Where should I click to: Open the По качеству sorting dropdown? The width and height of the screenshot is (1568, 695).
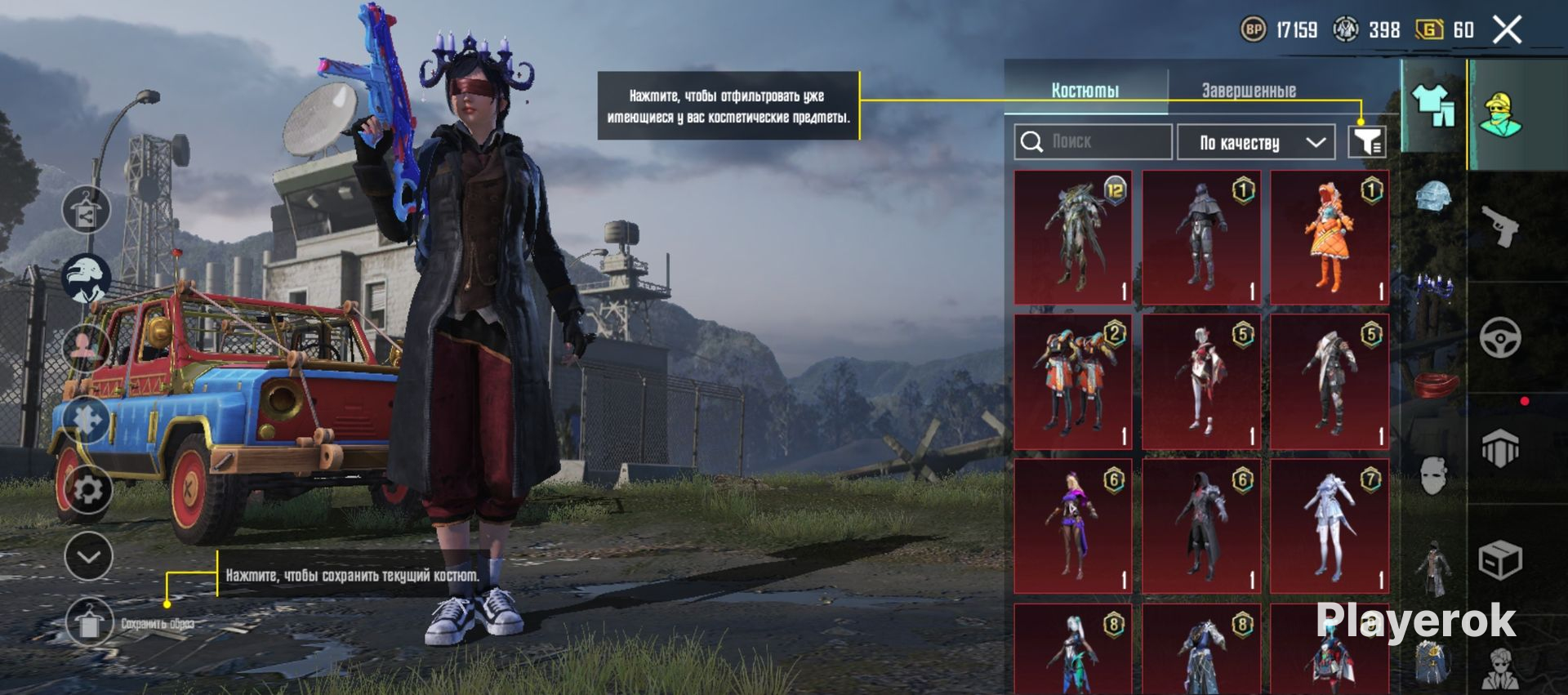coord(1256,143)
